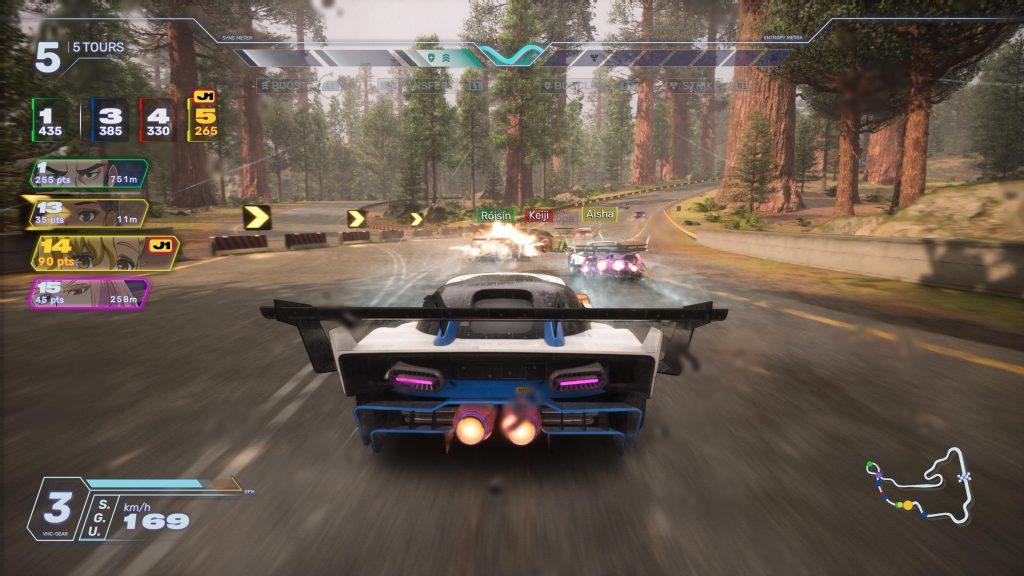The height and width of the screenshot is (576, 1024).
Task: Click the track minimap
Action: [920, 487]
